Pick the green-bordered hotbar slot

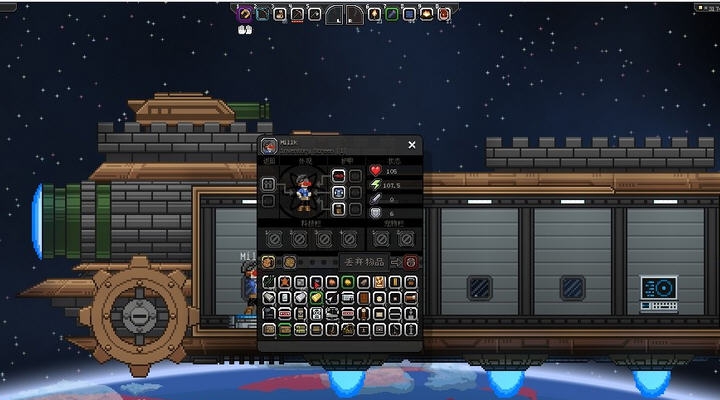pyautogui.click(x=393, y=14)
